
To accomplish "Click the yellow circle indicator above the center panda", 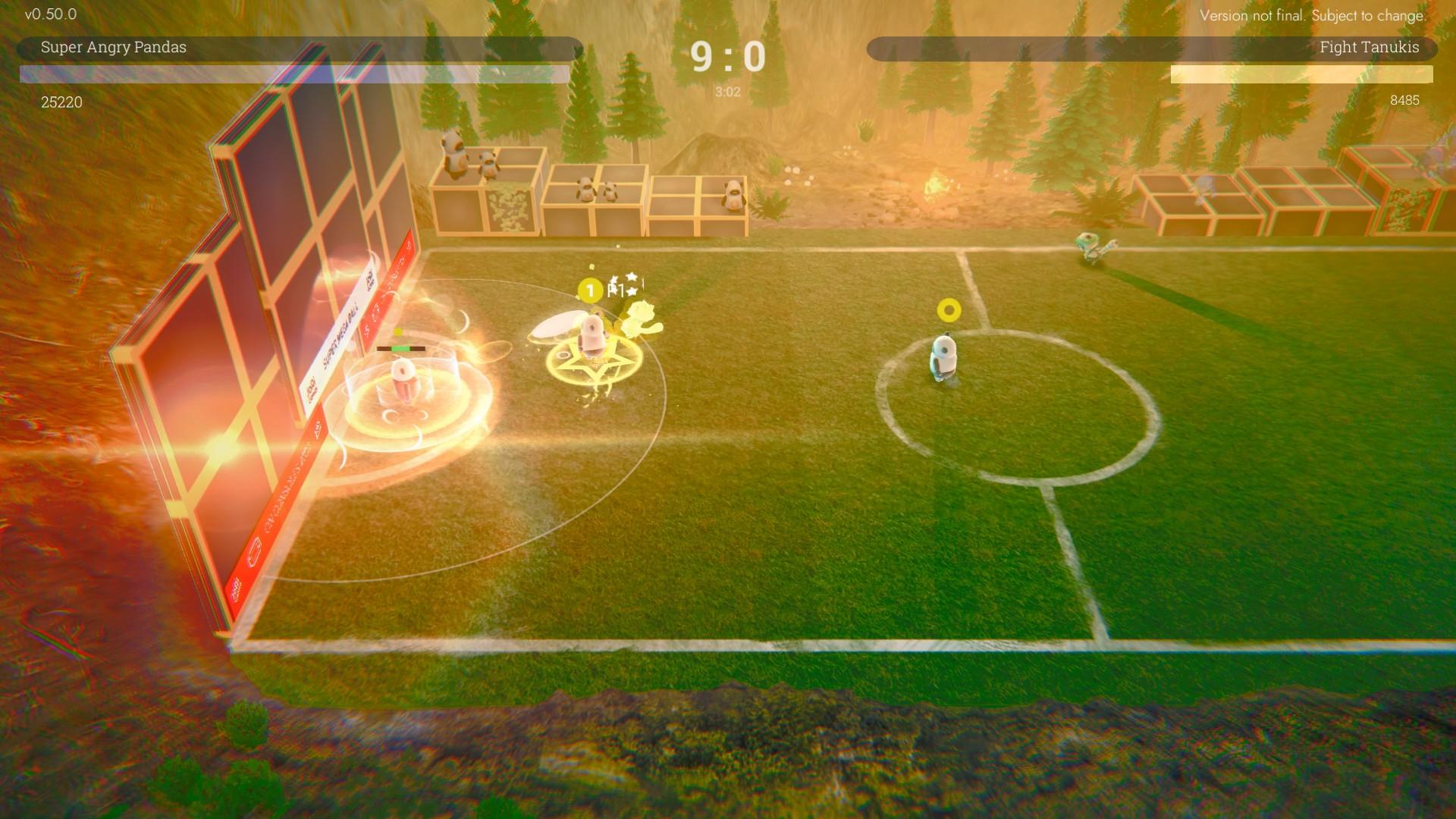I will click(x=947, y=309).
